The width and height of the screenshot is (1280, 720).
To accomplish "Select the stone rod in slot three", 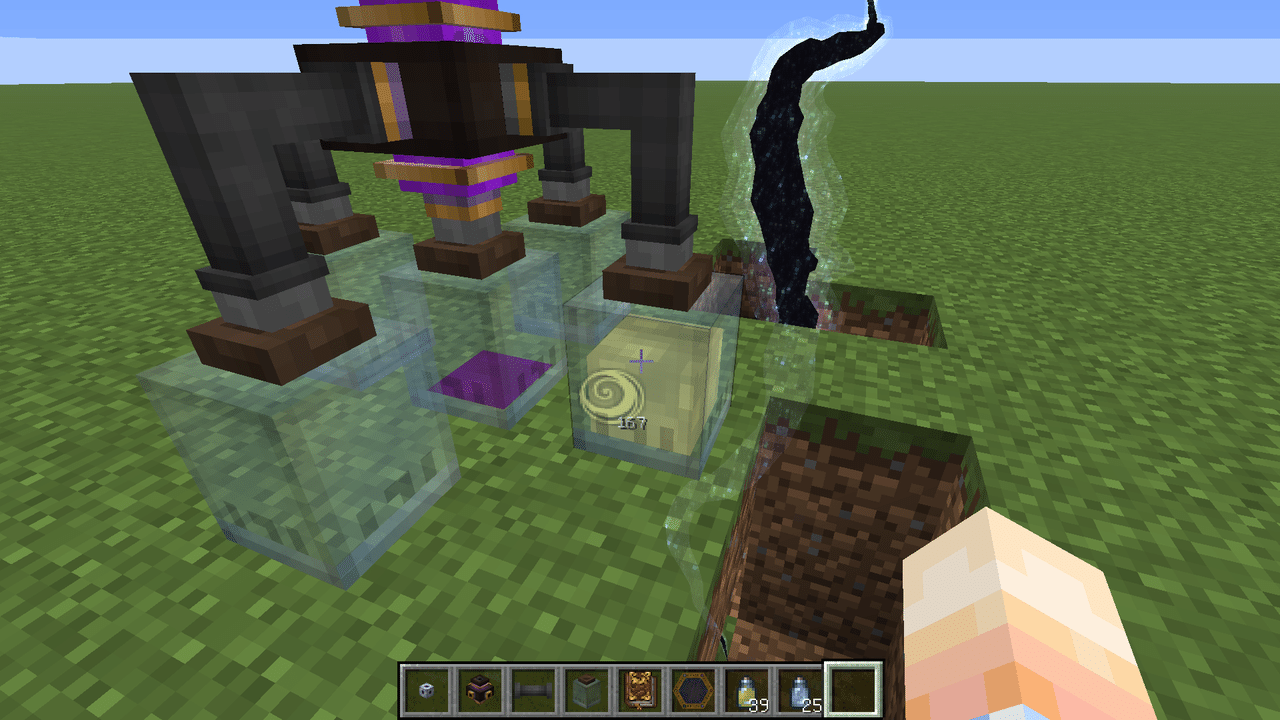I will (530, 690).
